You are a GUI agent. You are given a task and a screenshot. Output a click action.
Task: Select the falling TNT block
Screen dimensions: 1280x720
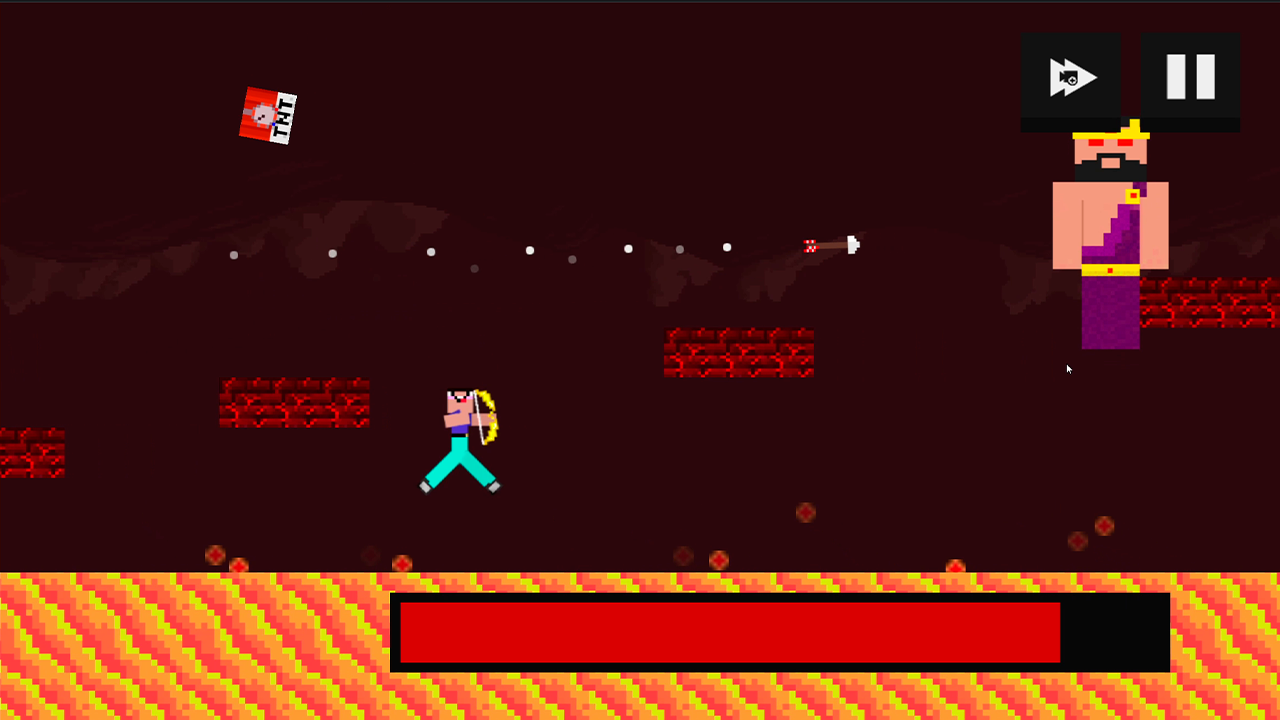point(268,113)
